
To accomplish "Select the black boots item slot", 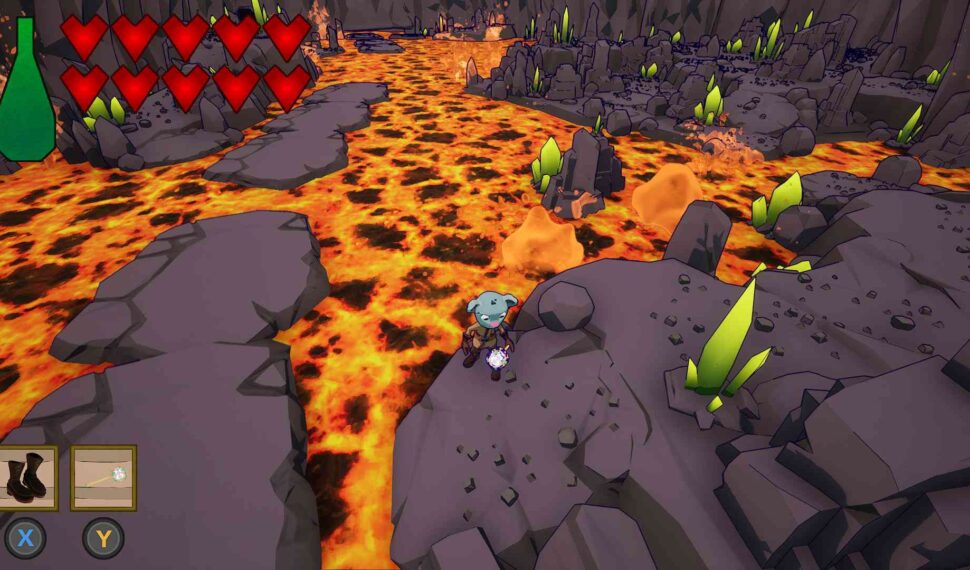I will [x=26, y=478].
